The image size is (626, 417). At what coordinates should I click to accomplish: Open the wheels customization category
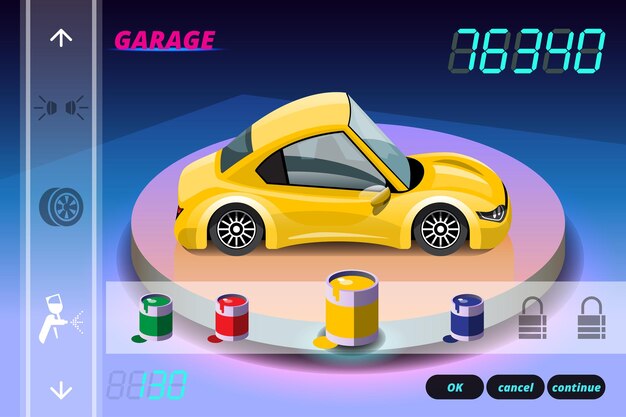[61, 206]
